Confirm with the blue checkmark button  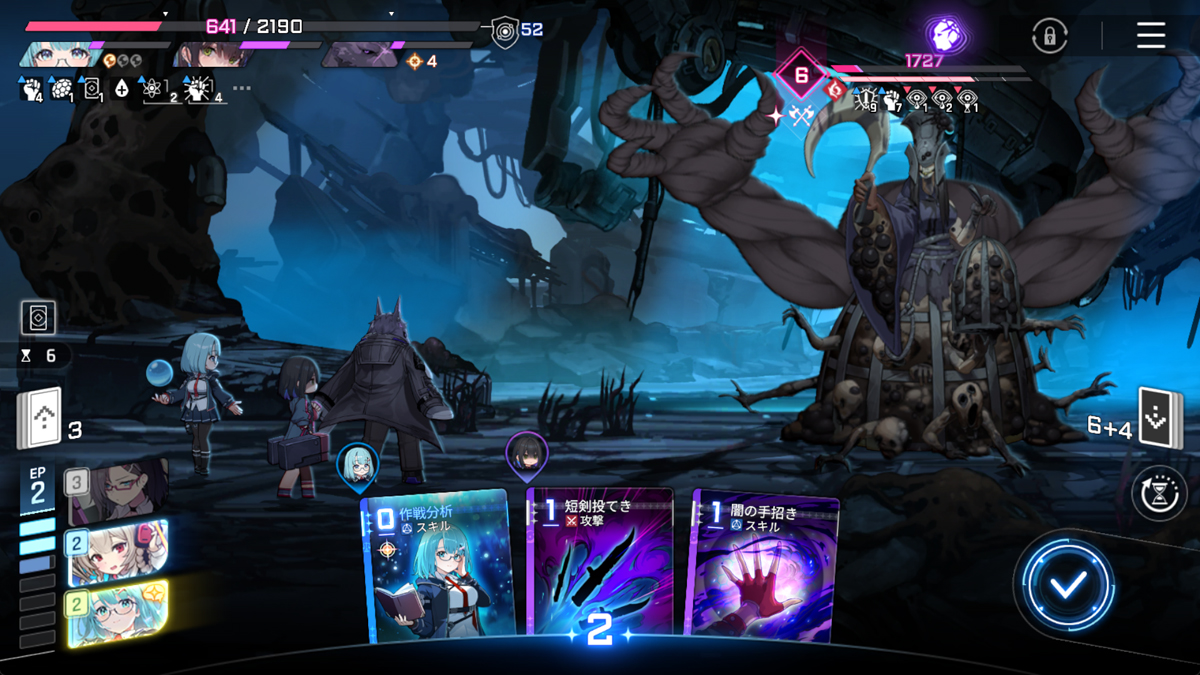click(x=1067, y=585)
